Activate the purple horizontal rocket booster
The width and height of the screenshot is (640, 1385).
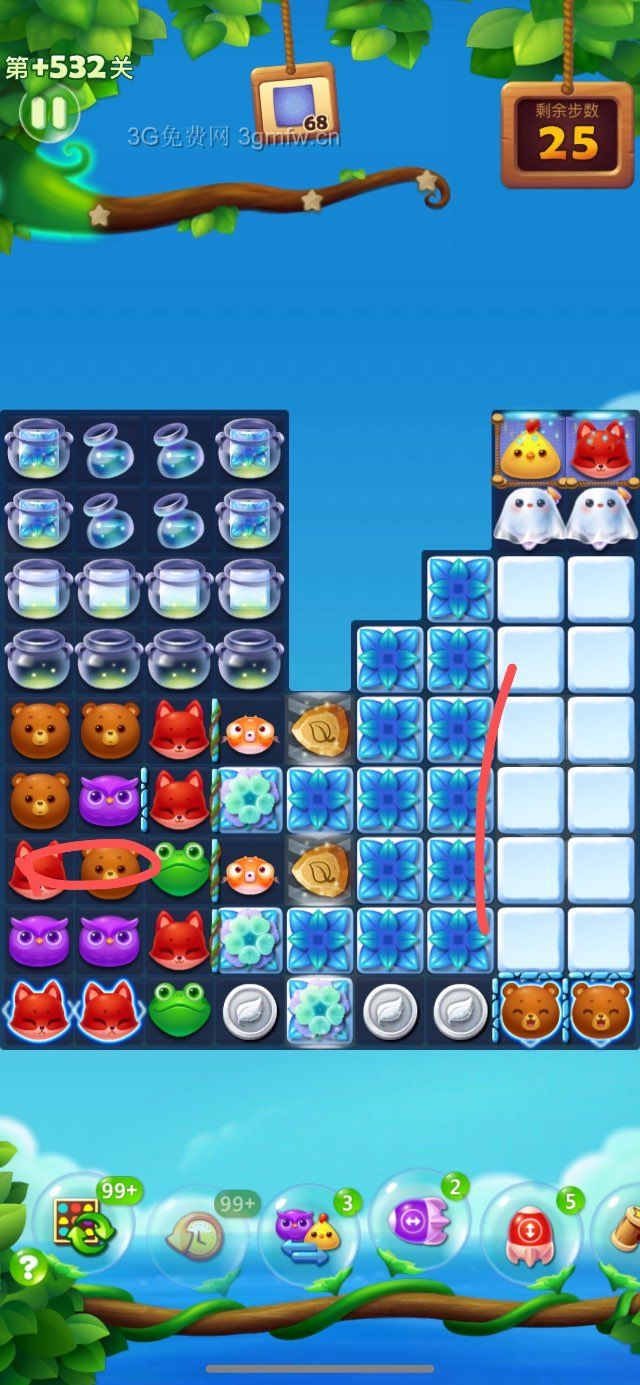(x=420, y=1222)
